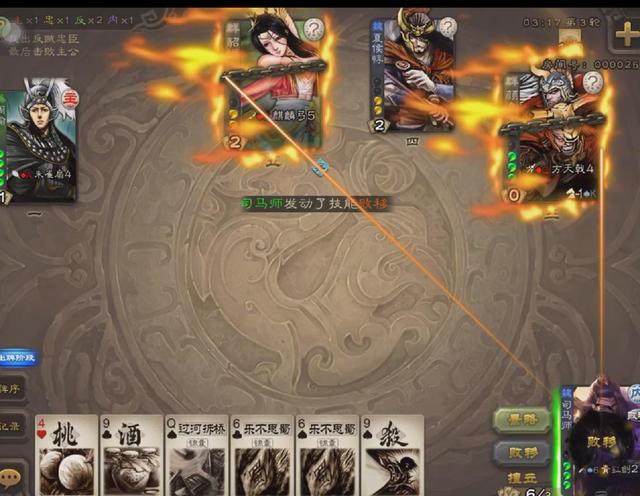Screen dimensions: 640x496
Task: Select the Peach (桃) card in hand
Action: tap(67, 455)
